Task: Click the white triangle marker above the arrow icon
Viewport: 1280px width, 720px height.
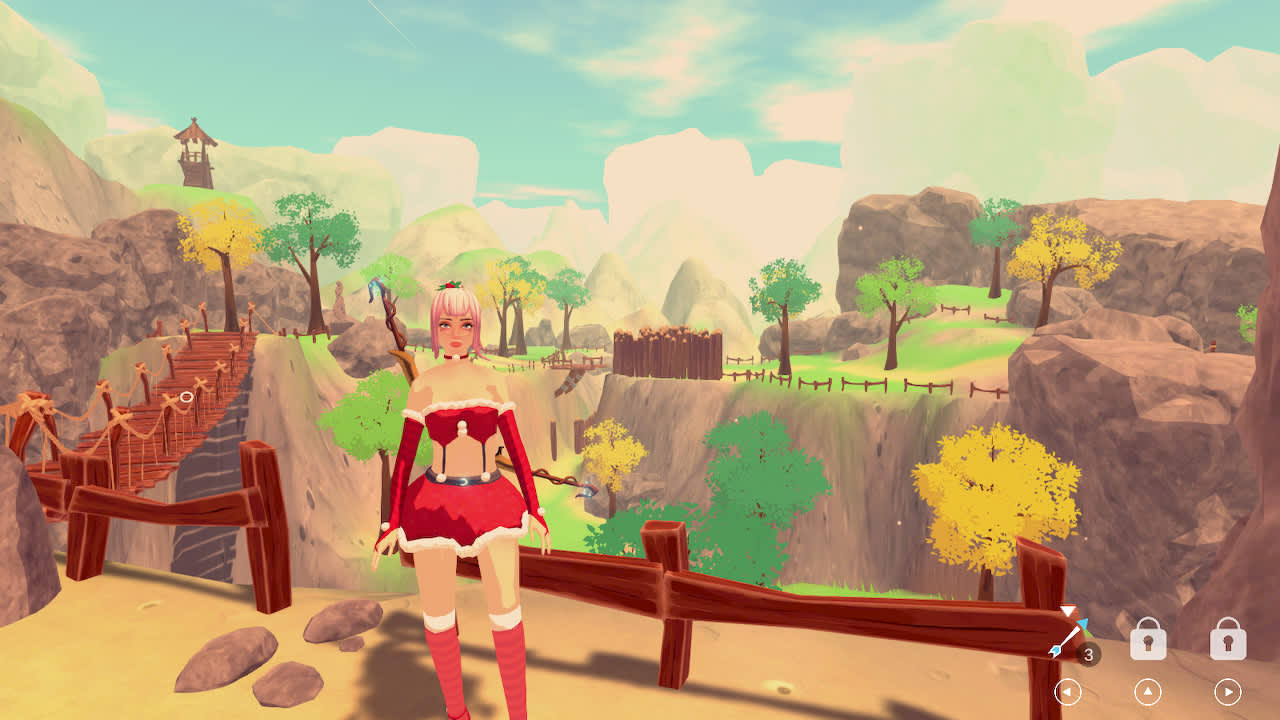Action: (x=1067, y=611)
